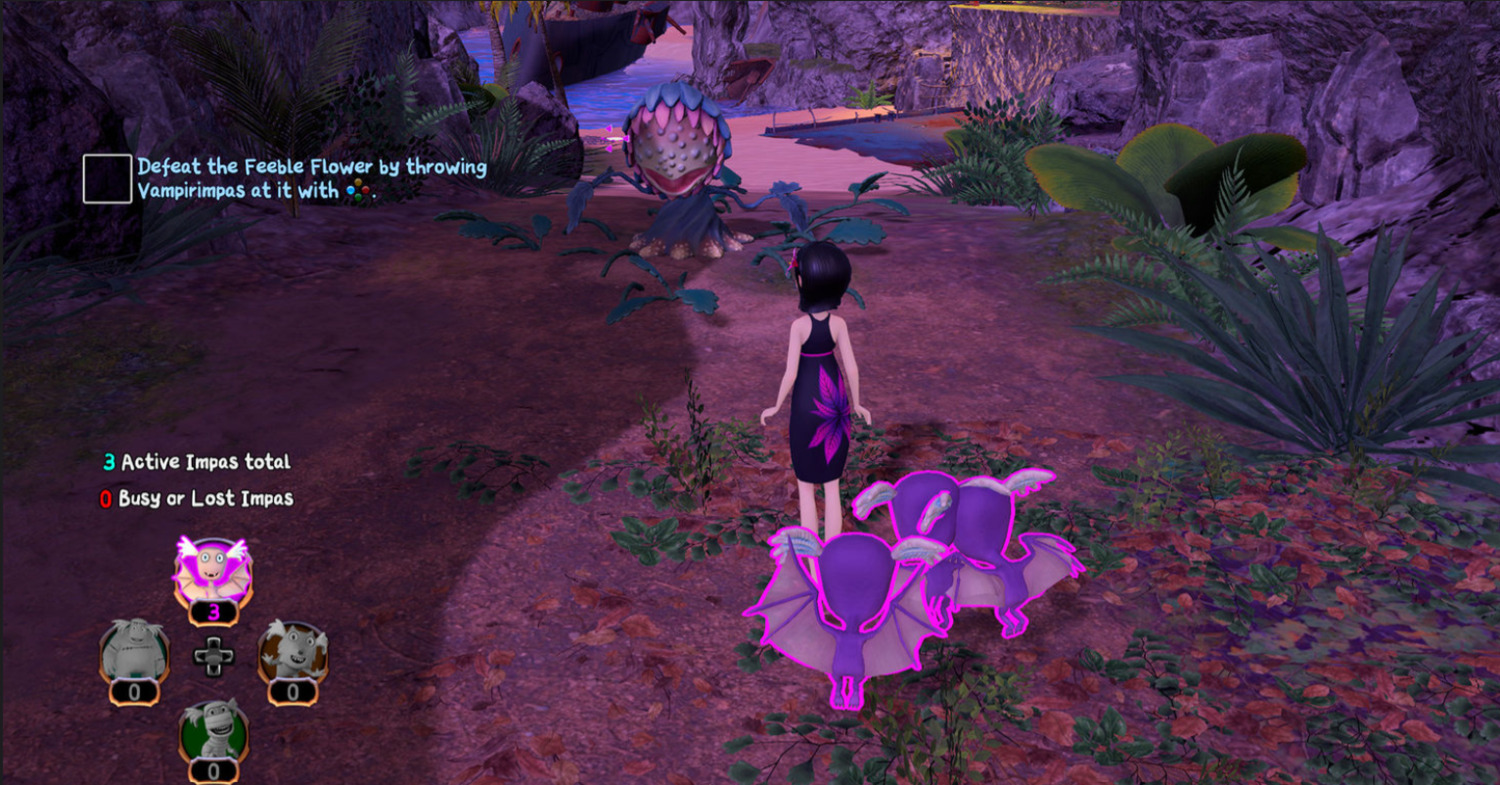
Task: Choose the Frankenstein impa icon
Action: pos(134,651)
